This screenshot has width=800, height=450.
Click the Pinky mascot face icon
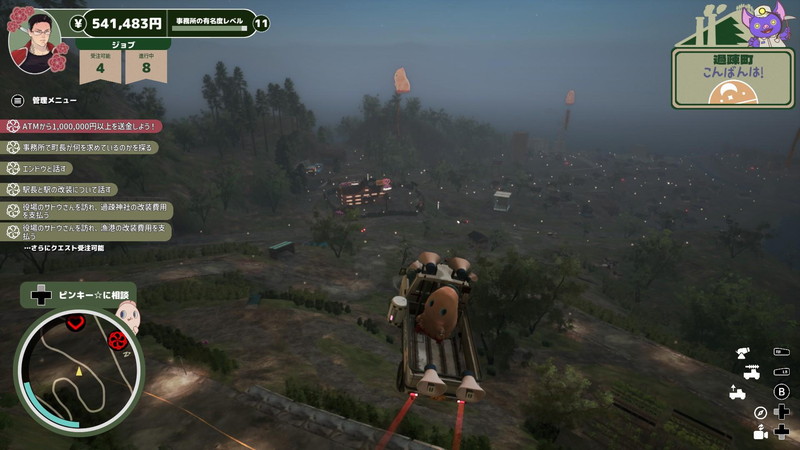click(126, 318)
